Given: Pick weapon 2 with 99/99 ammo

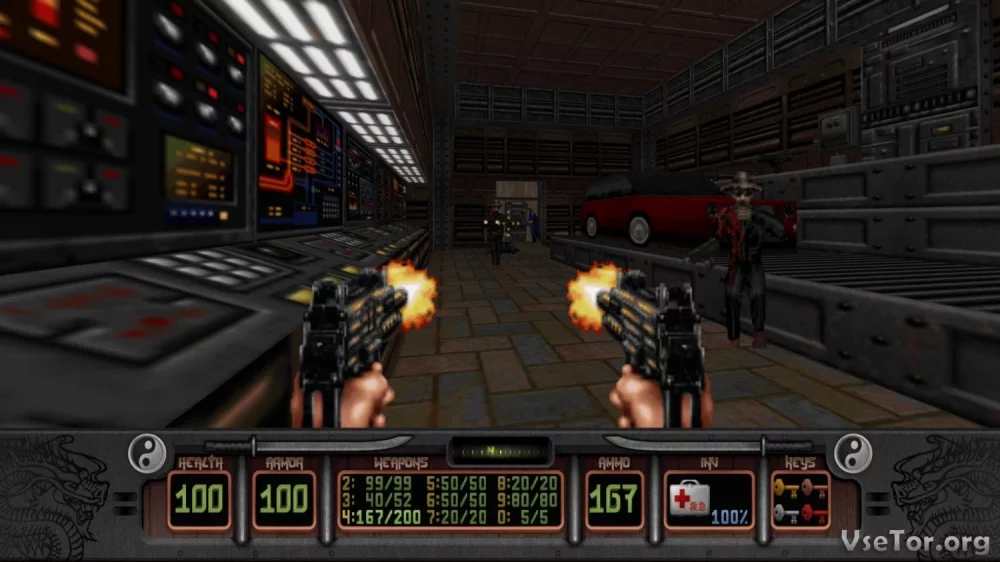Looking at the screenshot, I should pyautogui.click(x=374, y=481).
